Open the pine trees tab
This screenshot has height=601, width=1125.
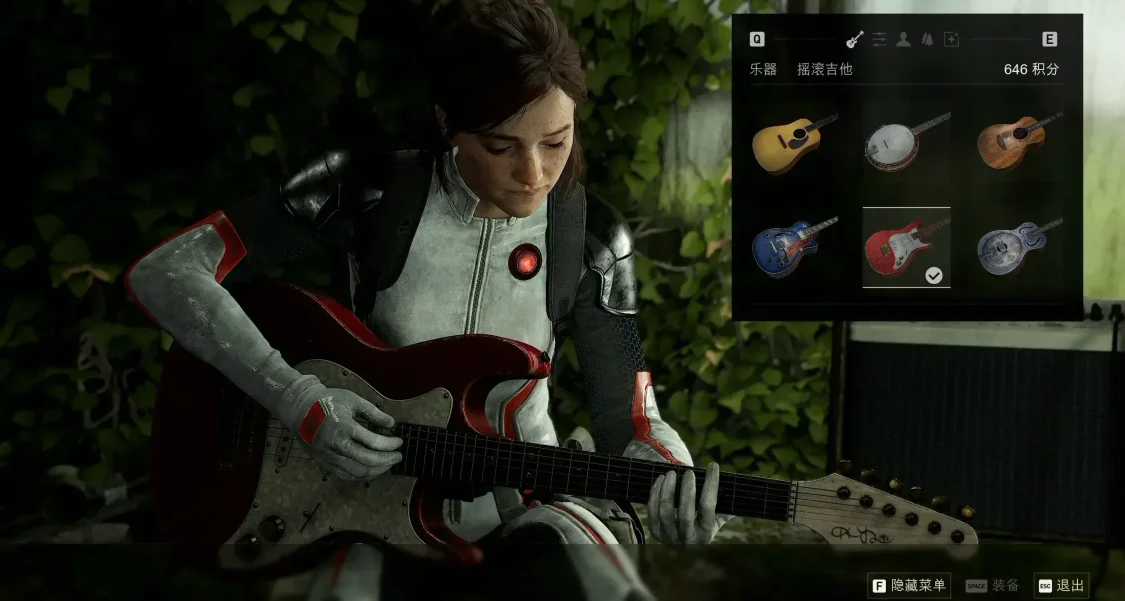click(927, 40)
